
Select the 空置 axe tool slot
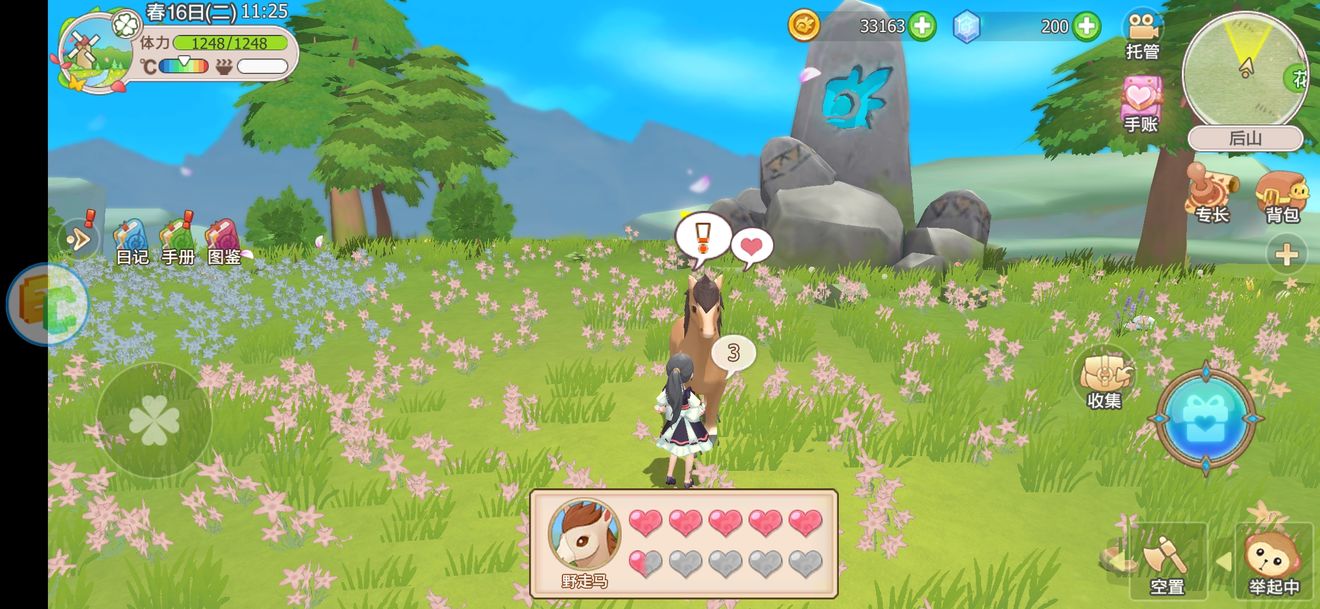pos(1167,559)
